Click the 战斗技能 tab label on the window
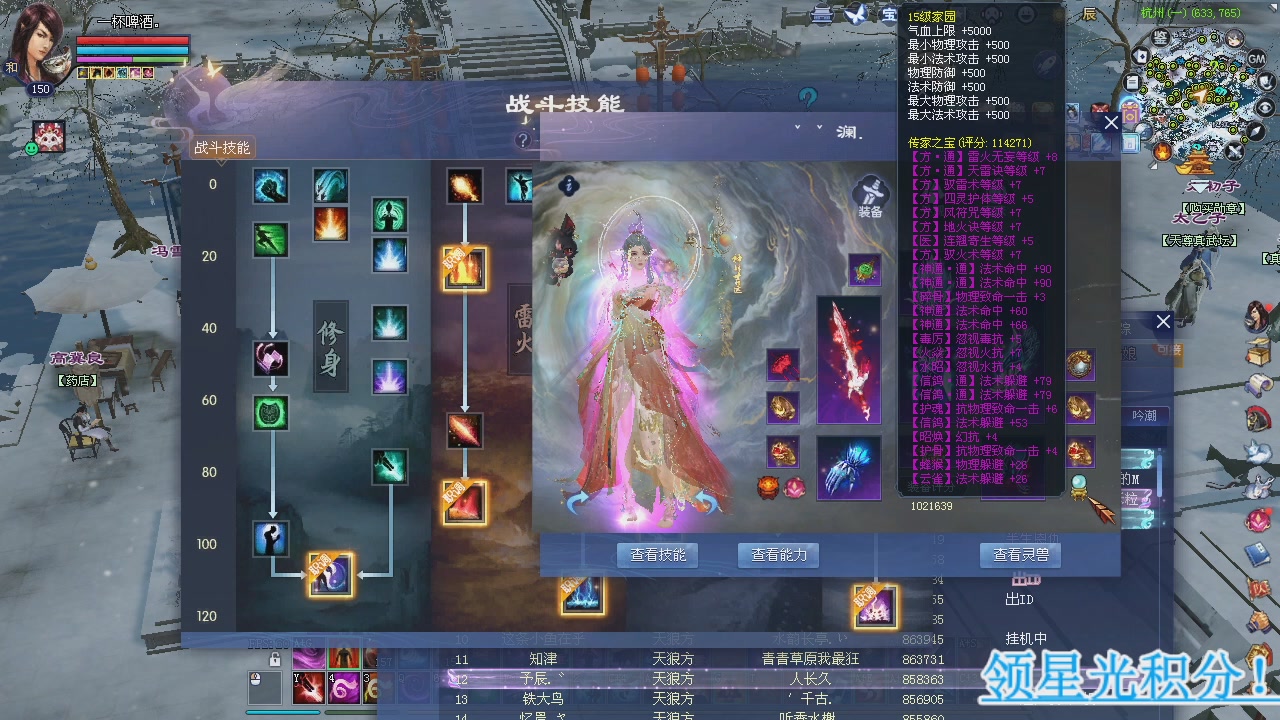Viewport: 1280px width, 720px height. pos(225,148)
